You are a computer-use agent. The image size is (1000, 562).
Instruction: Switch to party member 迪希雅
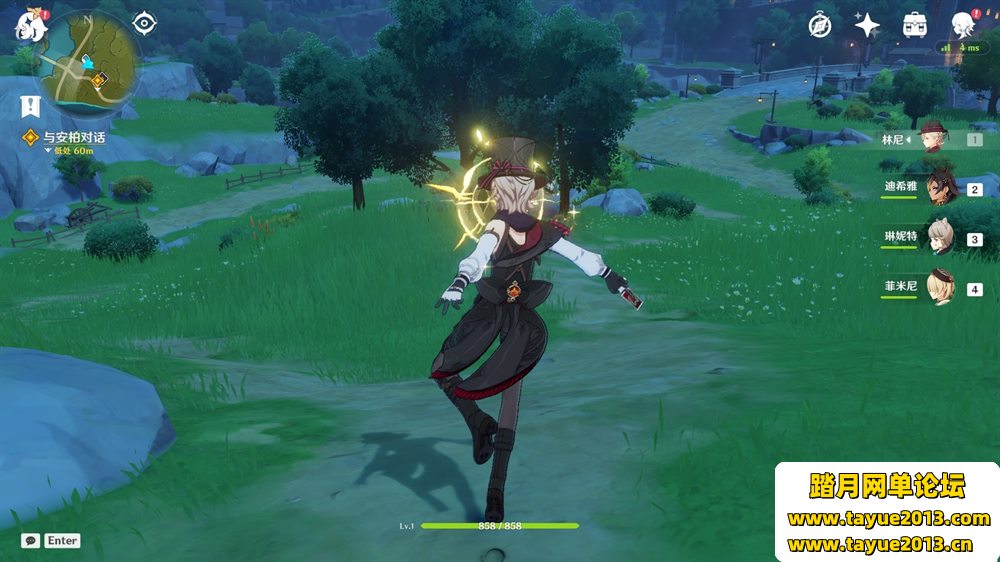(x=941, y=188)
